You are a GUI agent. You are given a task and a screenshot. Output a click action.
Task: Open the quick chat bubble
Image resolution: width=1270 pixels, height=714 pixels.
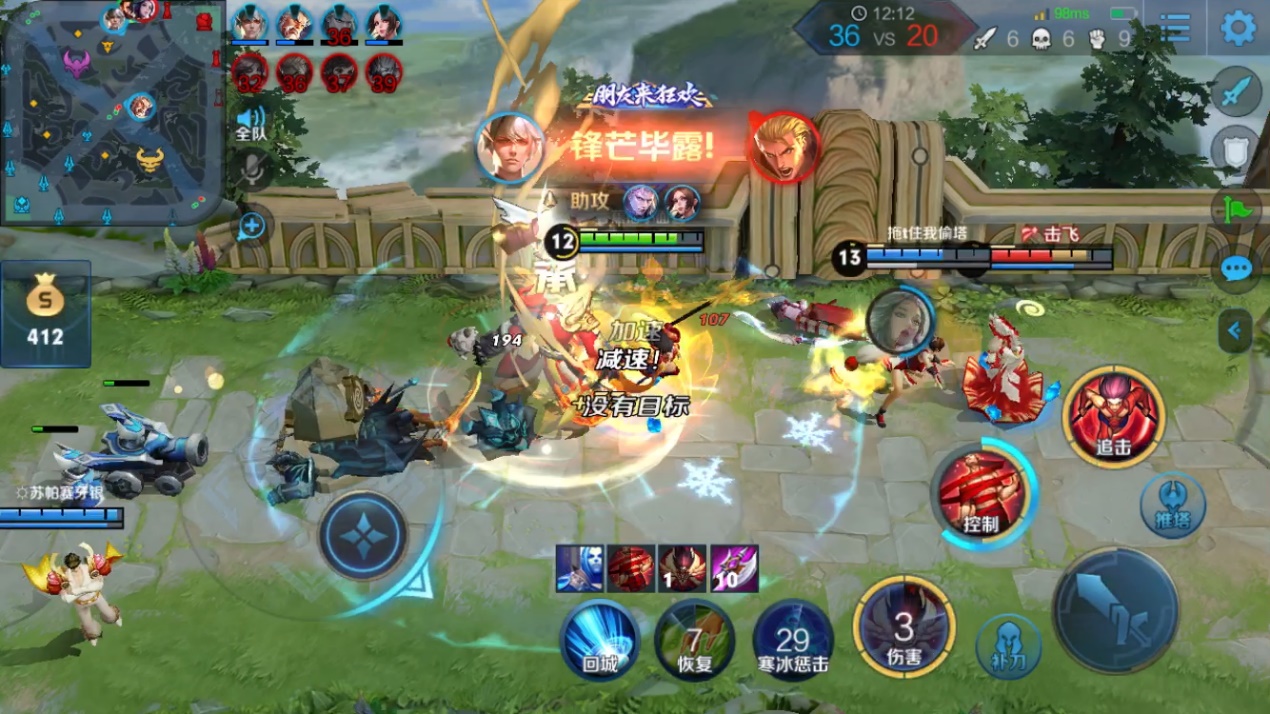pyautogui.click(x=1237, y=269)
